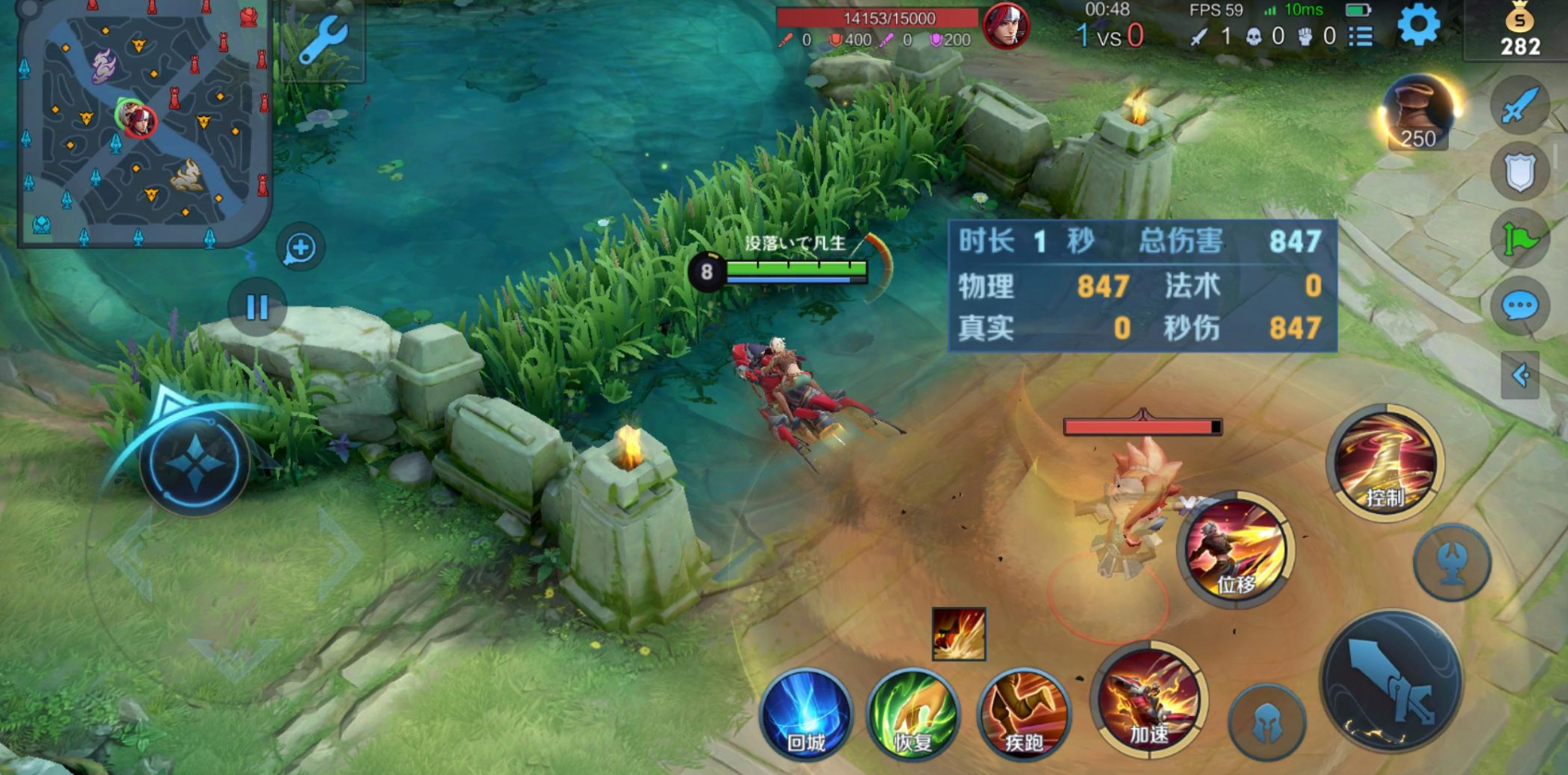1568x775 pixels.
Task: Tap the minimap magnifier plus button
Action: tap(300, 247)
